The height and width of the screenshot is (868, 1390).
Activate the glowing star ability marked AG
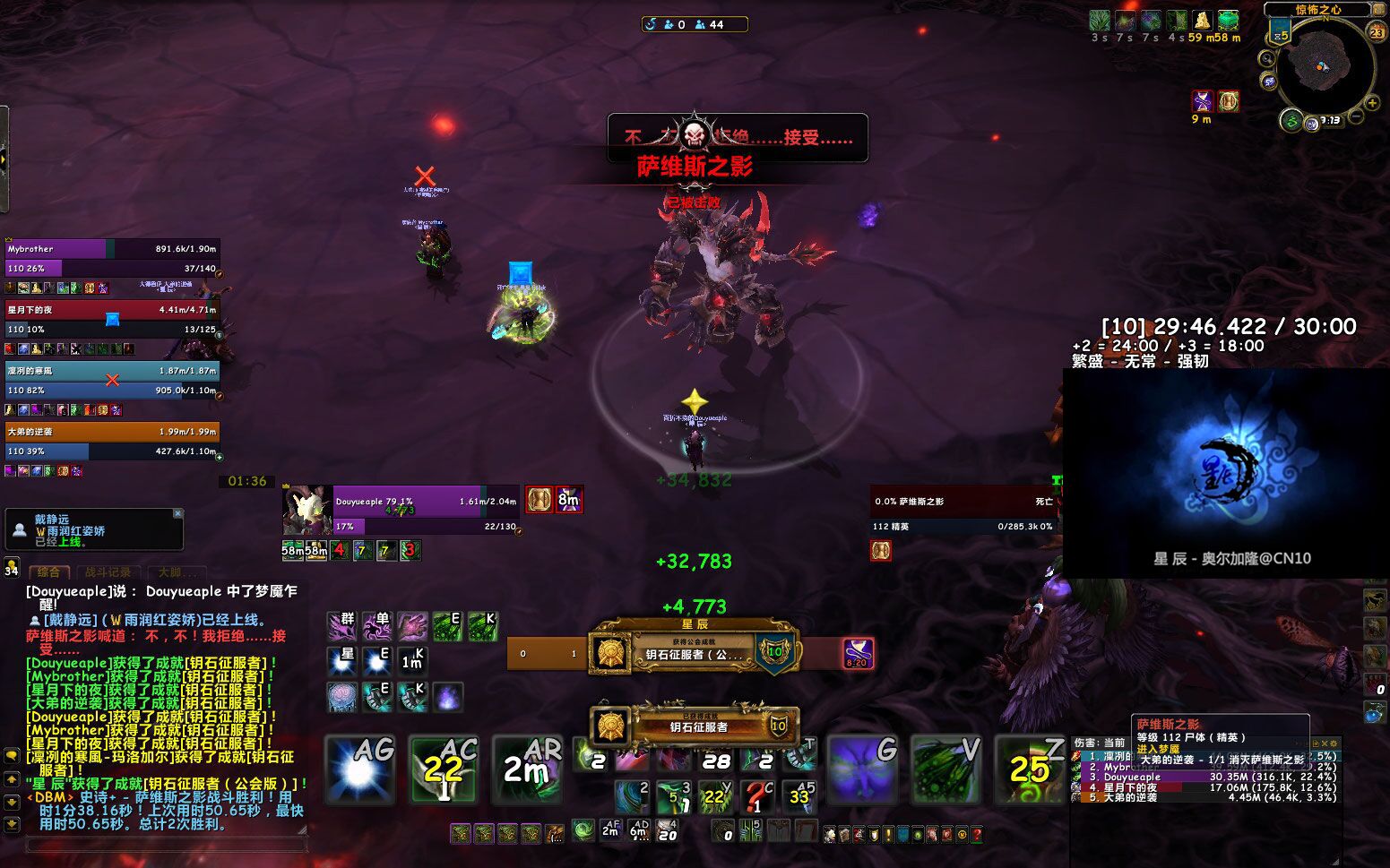359,769
